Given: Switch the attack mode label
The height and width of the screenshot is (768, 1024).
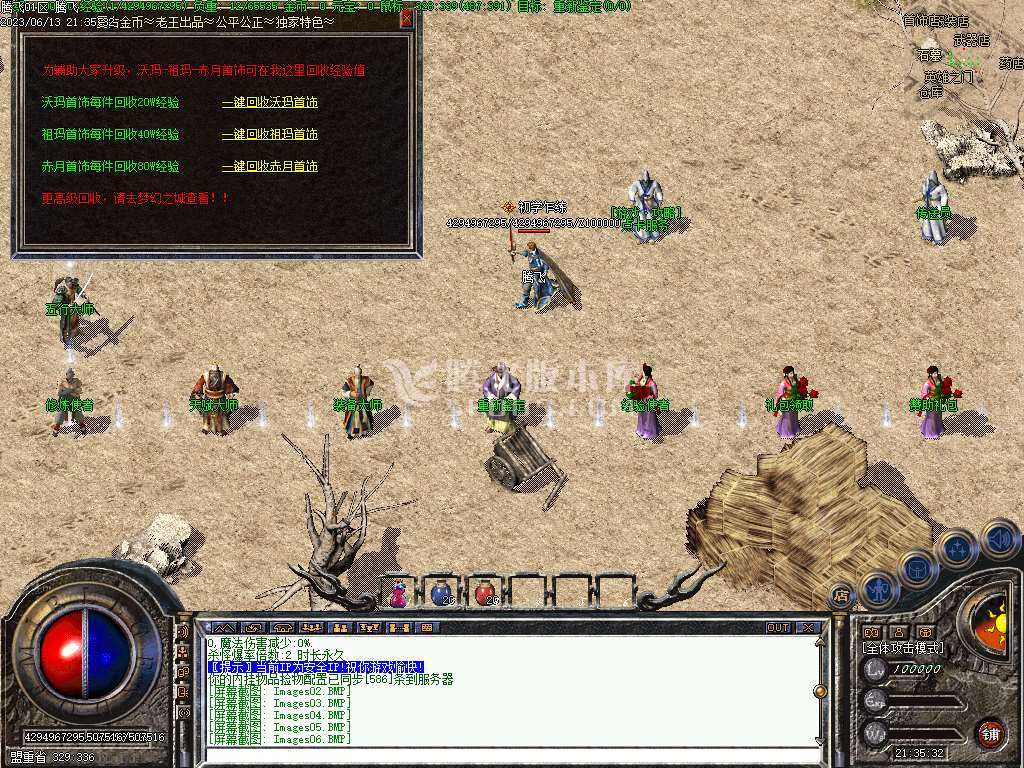Looking at the screenshot, I should (x=903, y=648).
